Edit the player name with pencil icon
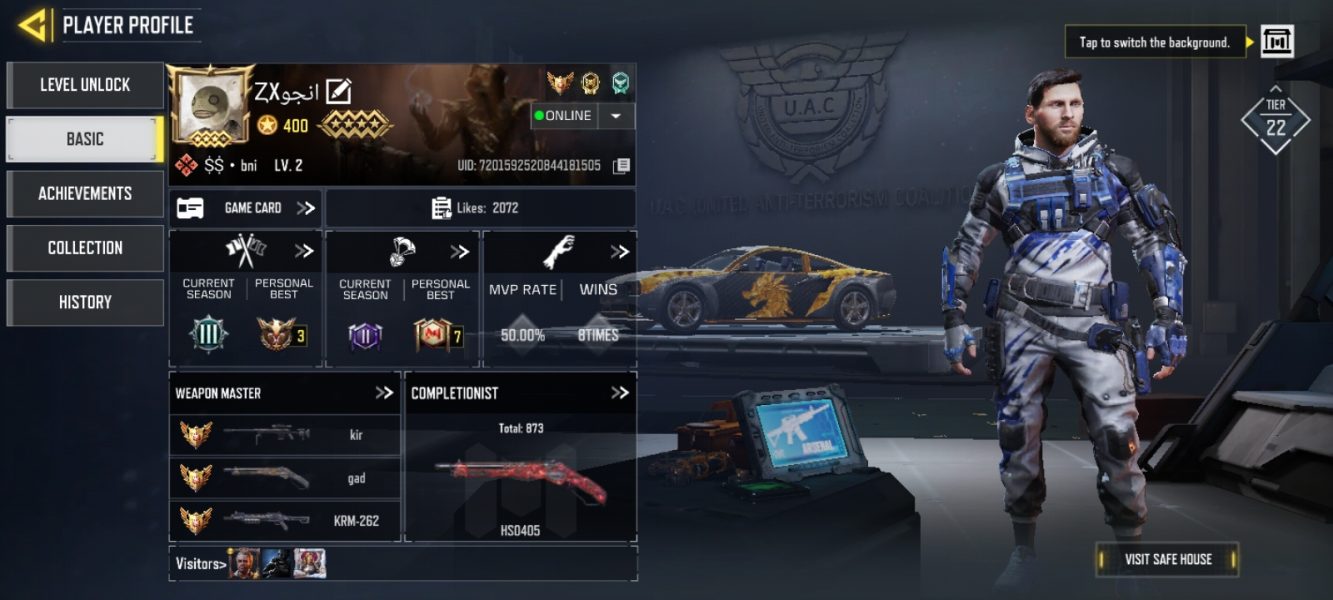The image size is (1333, 600). coord(339,92)
